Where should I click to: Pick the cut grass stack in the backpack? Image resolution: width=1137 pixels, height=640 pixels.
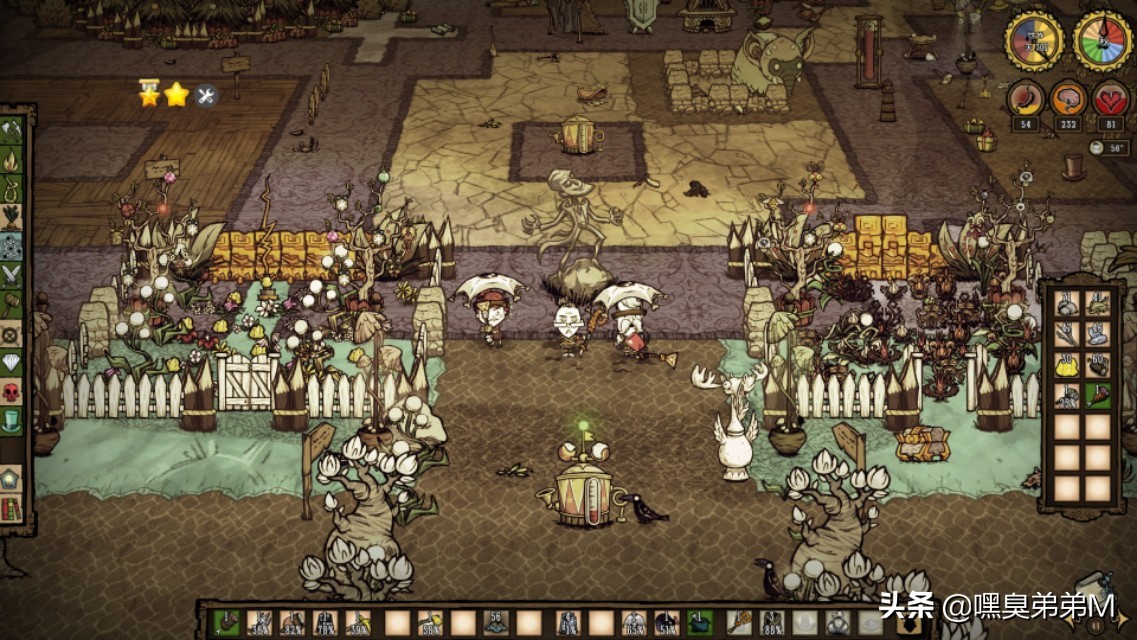(1098, 303)
